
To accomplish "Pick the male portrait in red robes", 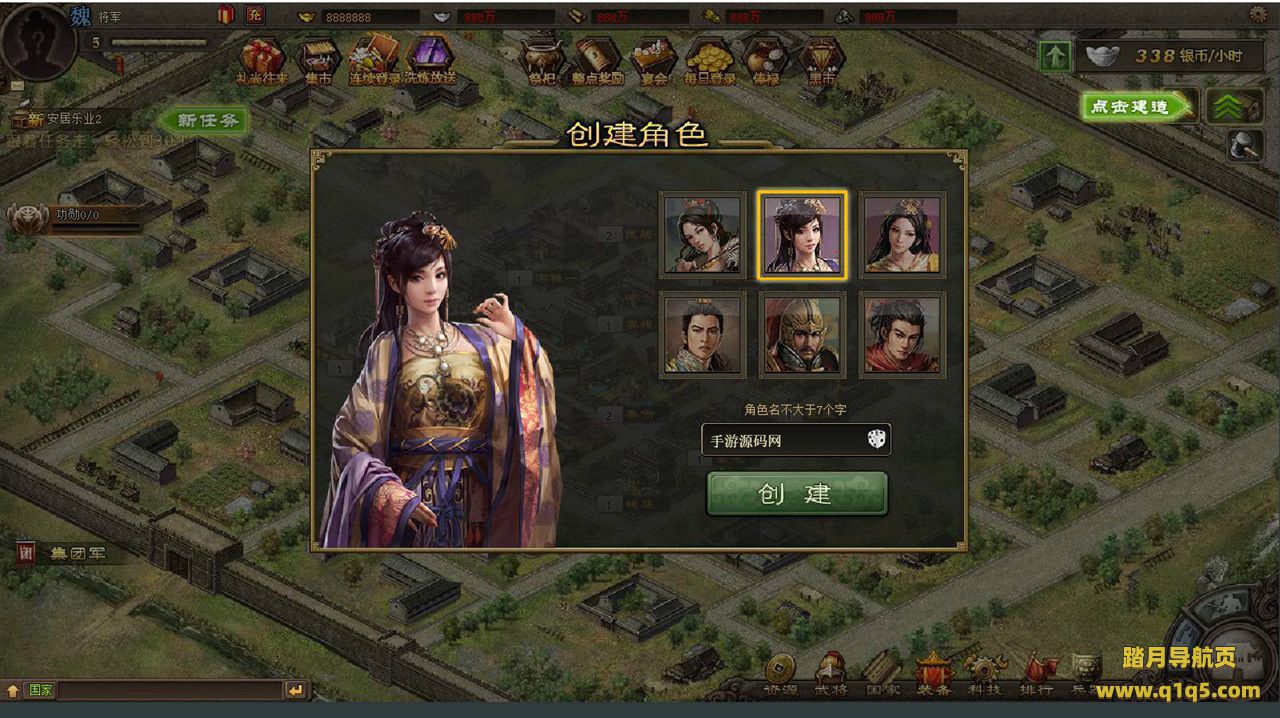I will pos(902,335).
